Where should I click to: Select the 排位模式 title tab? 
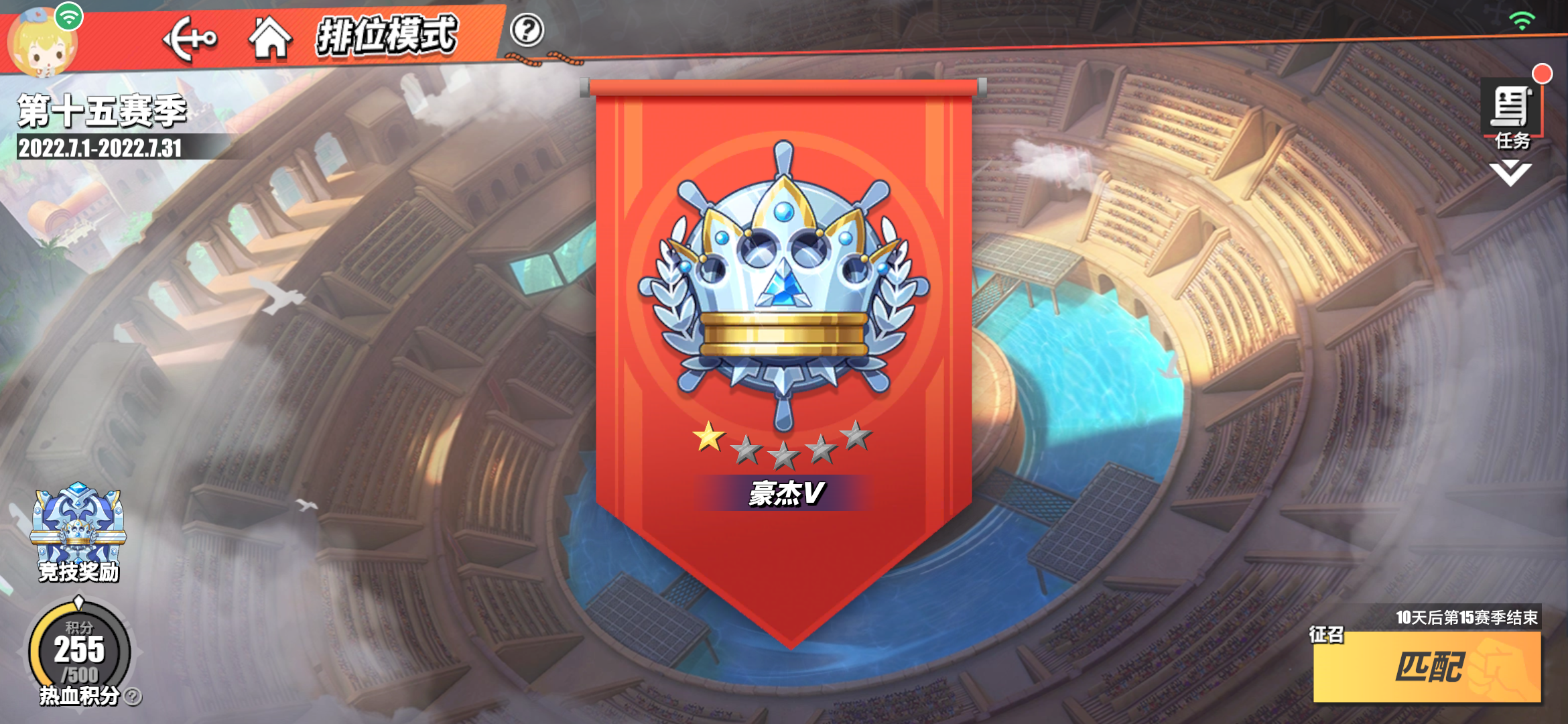tap(389, 38)
